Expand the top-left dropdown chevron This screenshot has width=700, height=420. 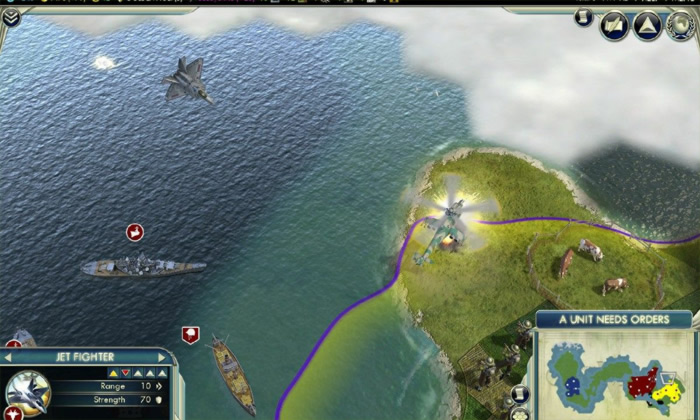(x=11, y=16)
